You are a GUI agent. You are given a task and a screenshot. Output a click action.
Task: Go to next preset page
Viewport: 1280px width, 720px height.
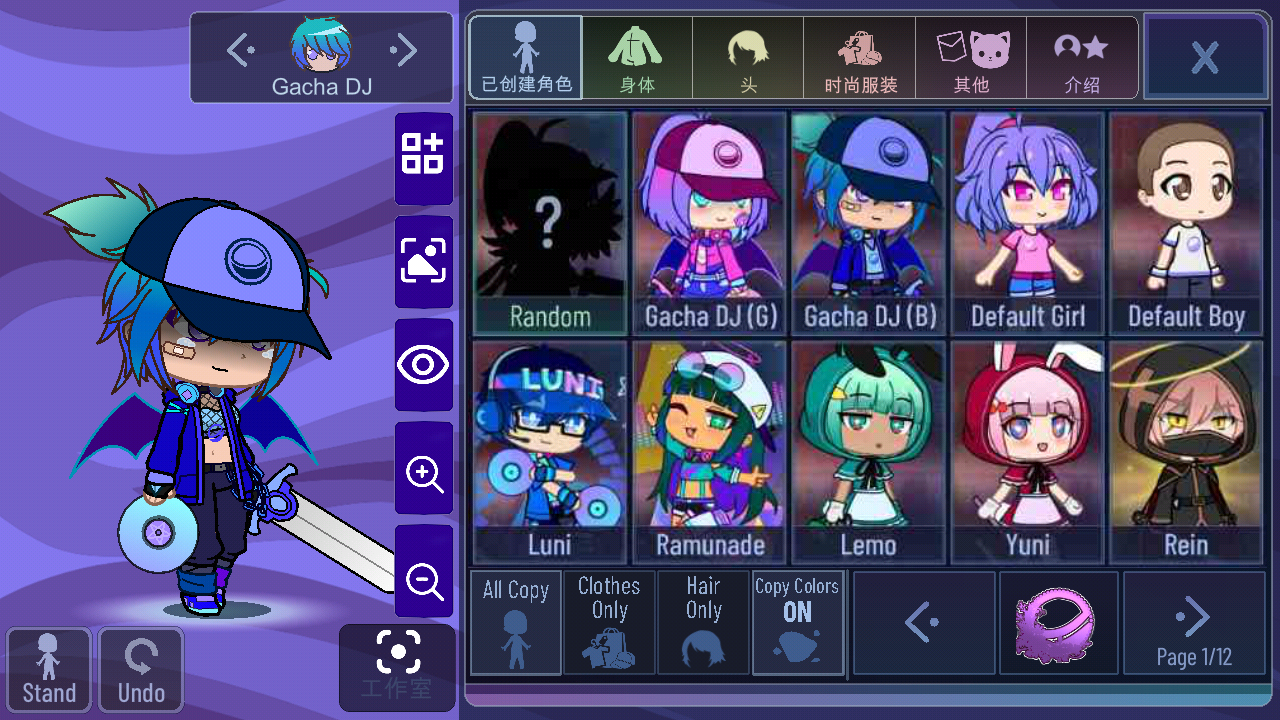point(1194,622)
